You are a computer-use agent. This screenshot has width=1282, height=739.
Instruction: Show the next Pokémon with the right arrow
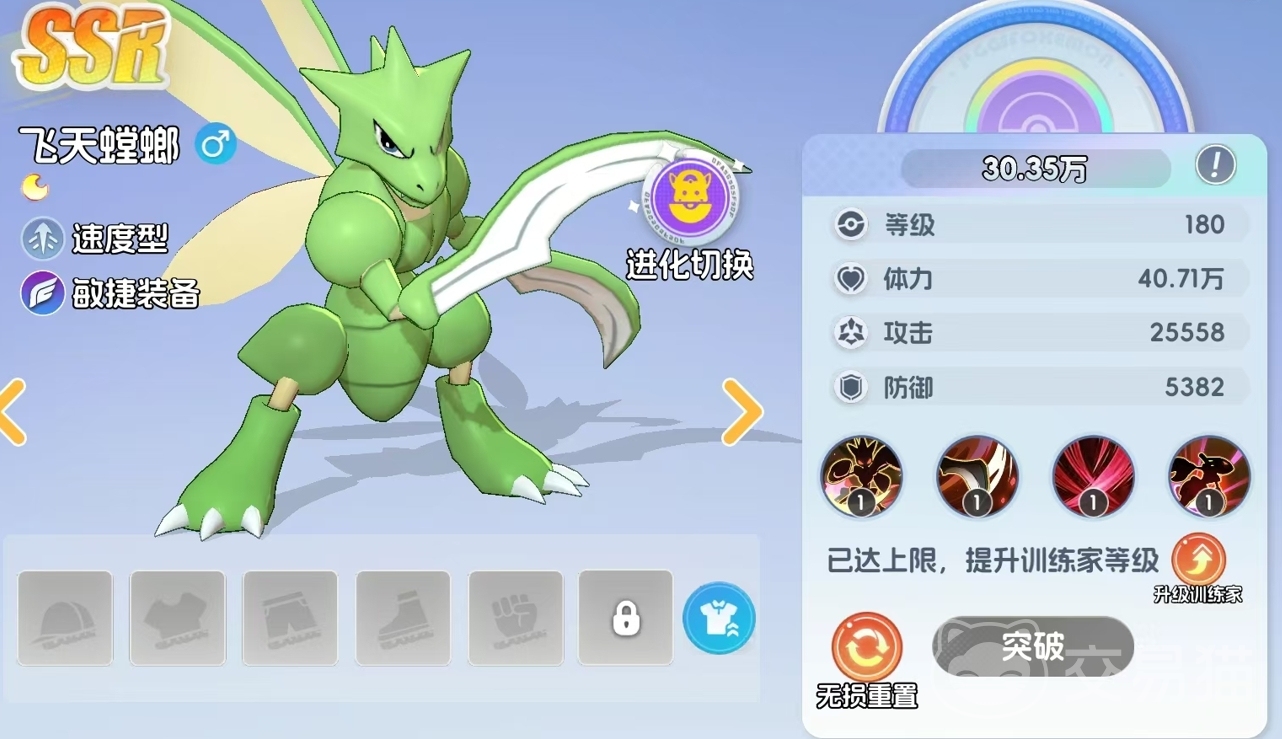point(742,411)
